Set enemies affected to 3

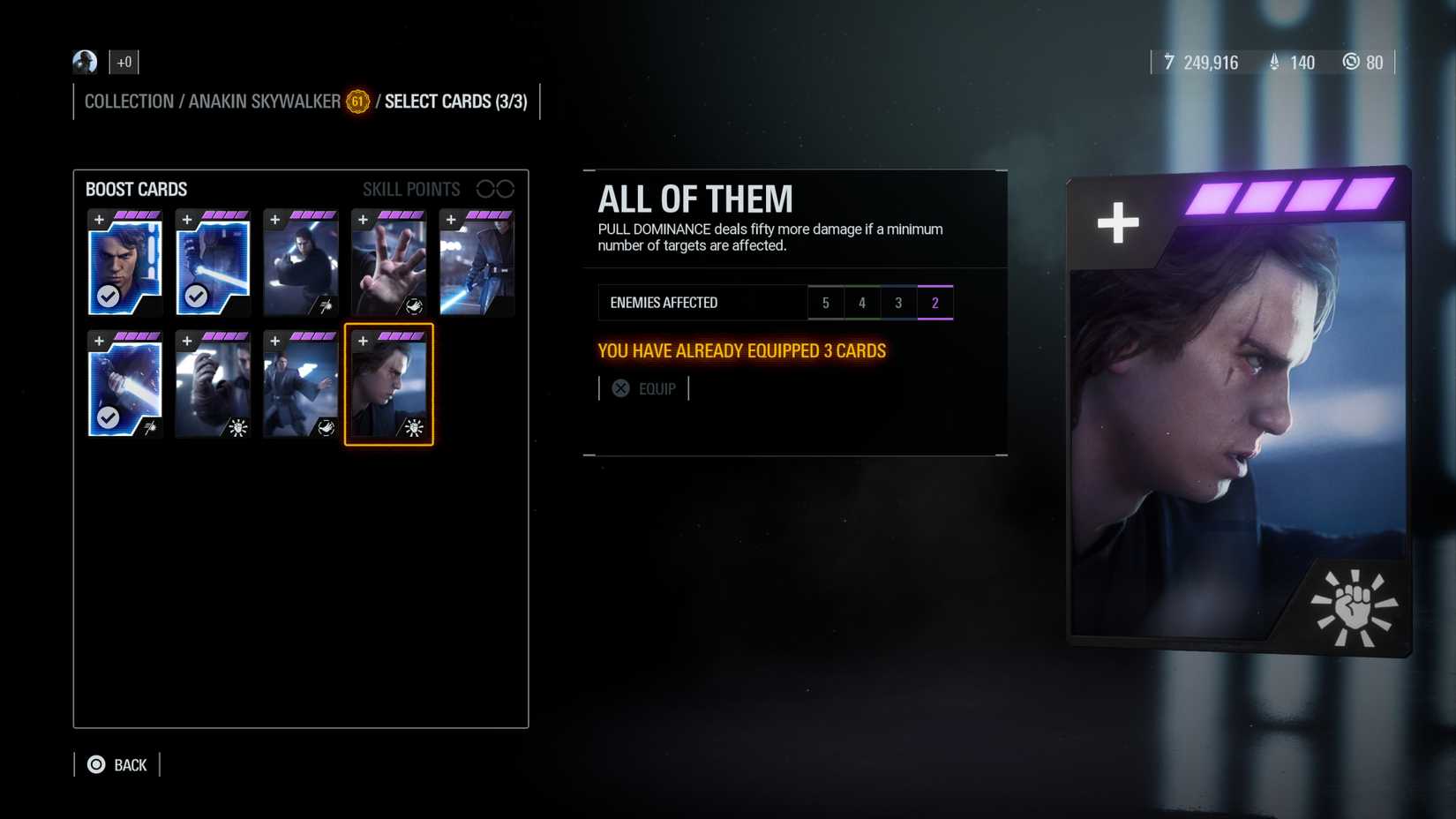click(x=898, y=302)
